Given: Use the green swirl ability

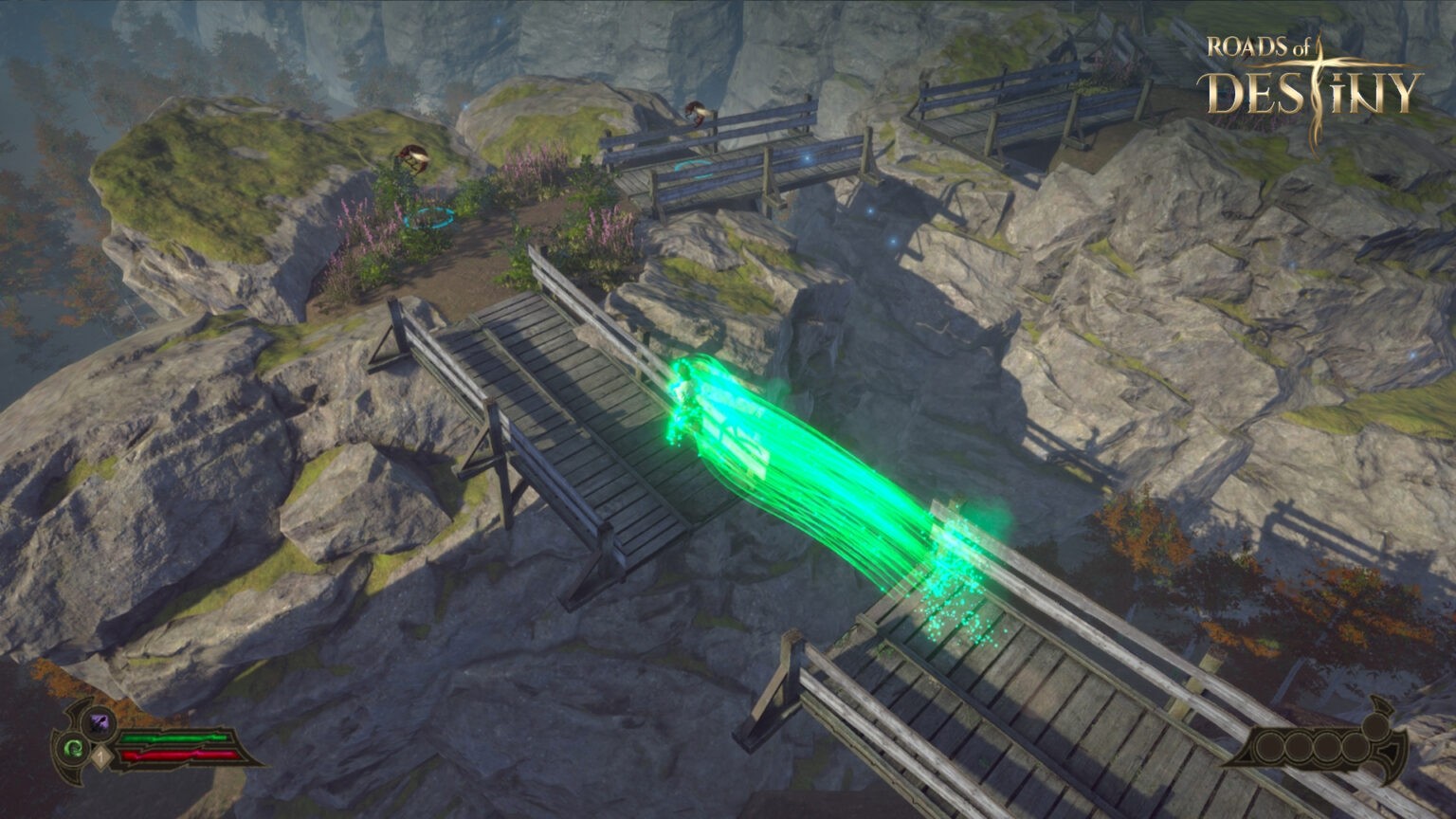Looking at the screenshot, I should coord(73,749).
